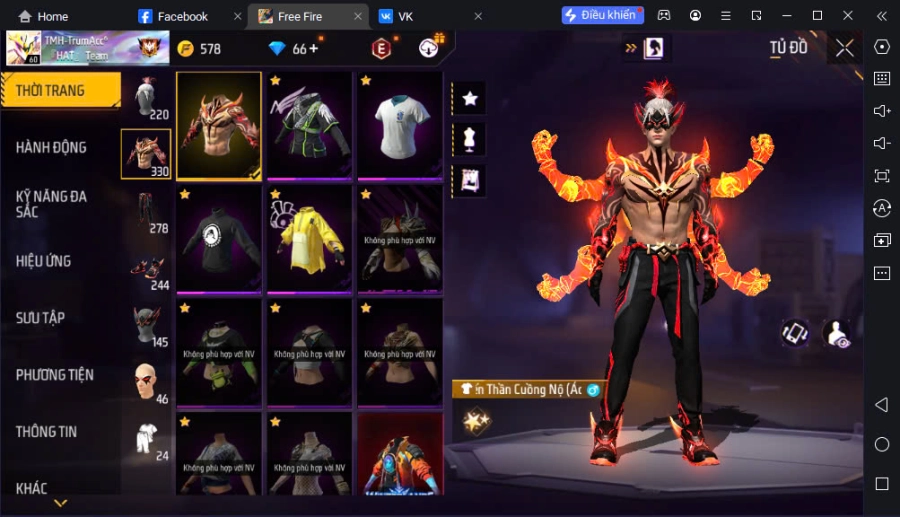Choose the white t-shirt outfit
900x517 pixels.
399,125
